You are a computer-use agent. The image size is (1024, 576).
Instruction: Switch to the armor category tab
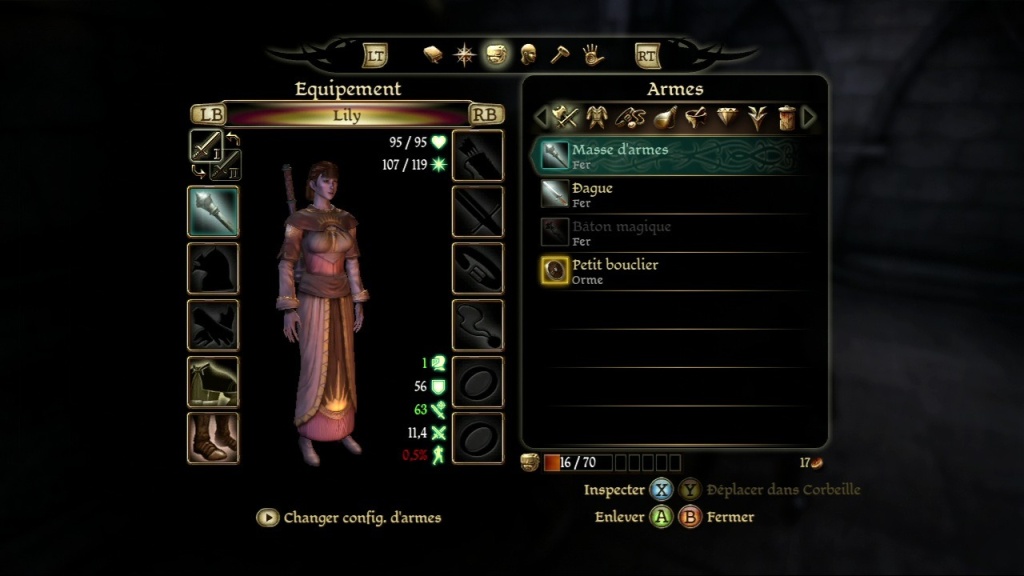[x=598, y=118]
